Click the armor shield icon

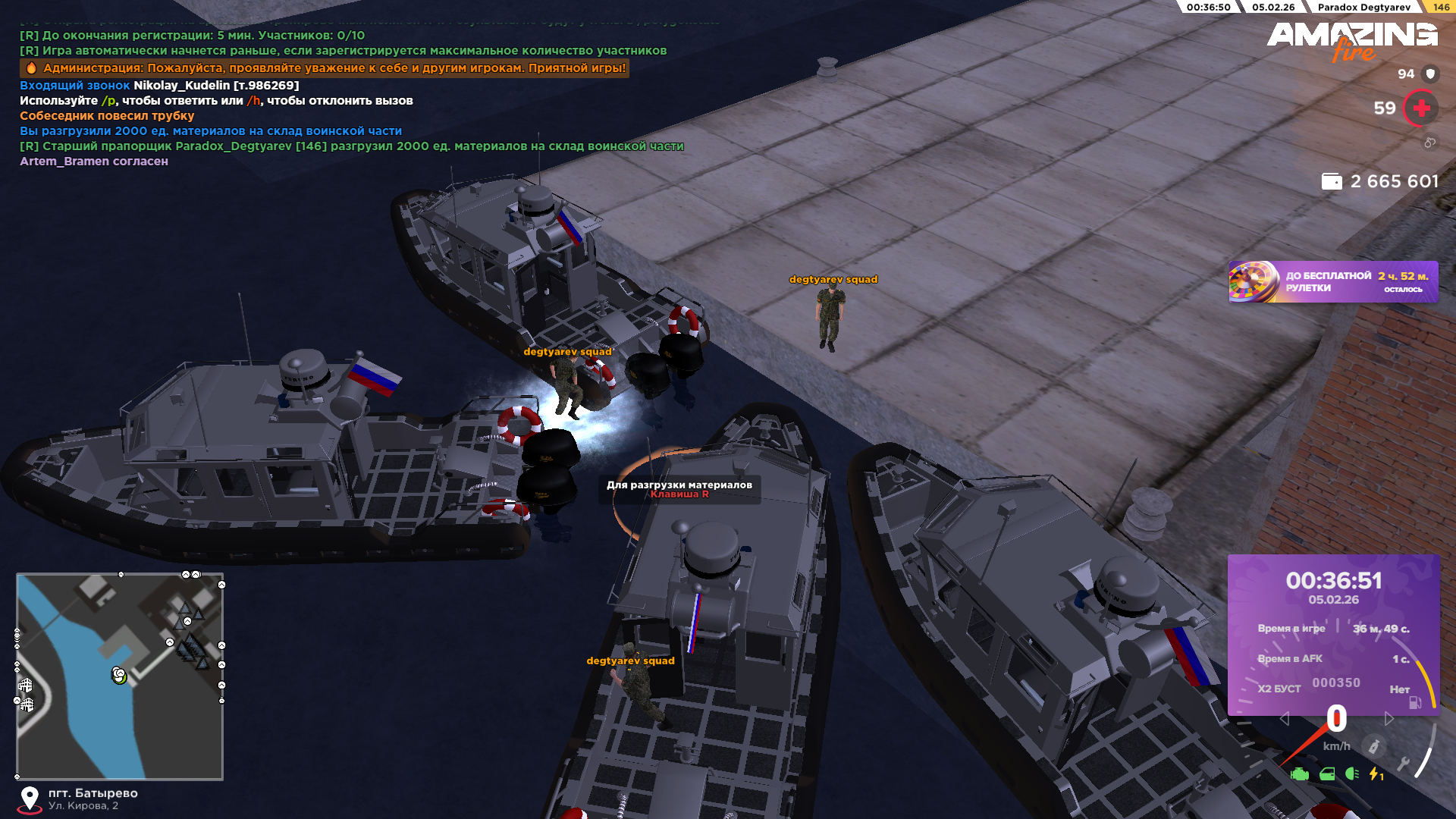point(1430,74)
